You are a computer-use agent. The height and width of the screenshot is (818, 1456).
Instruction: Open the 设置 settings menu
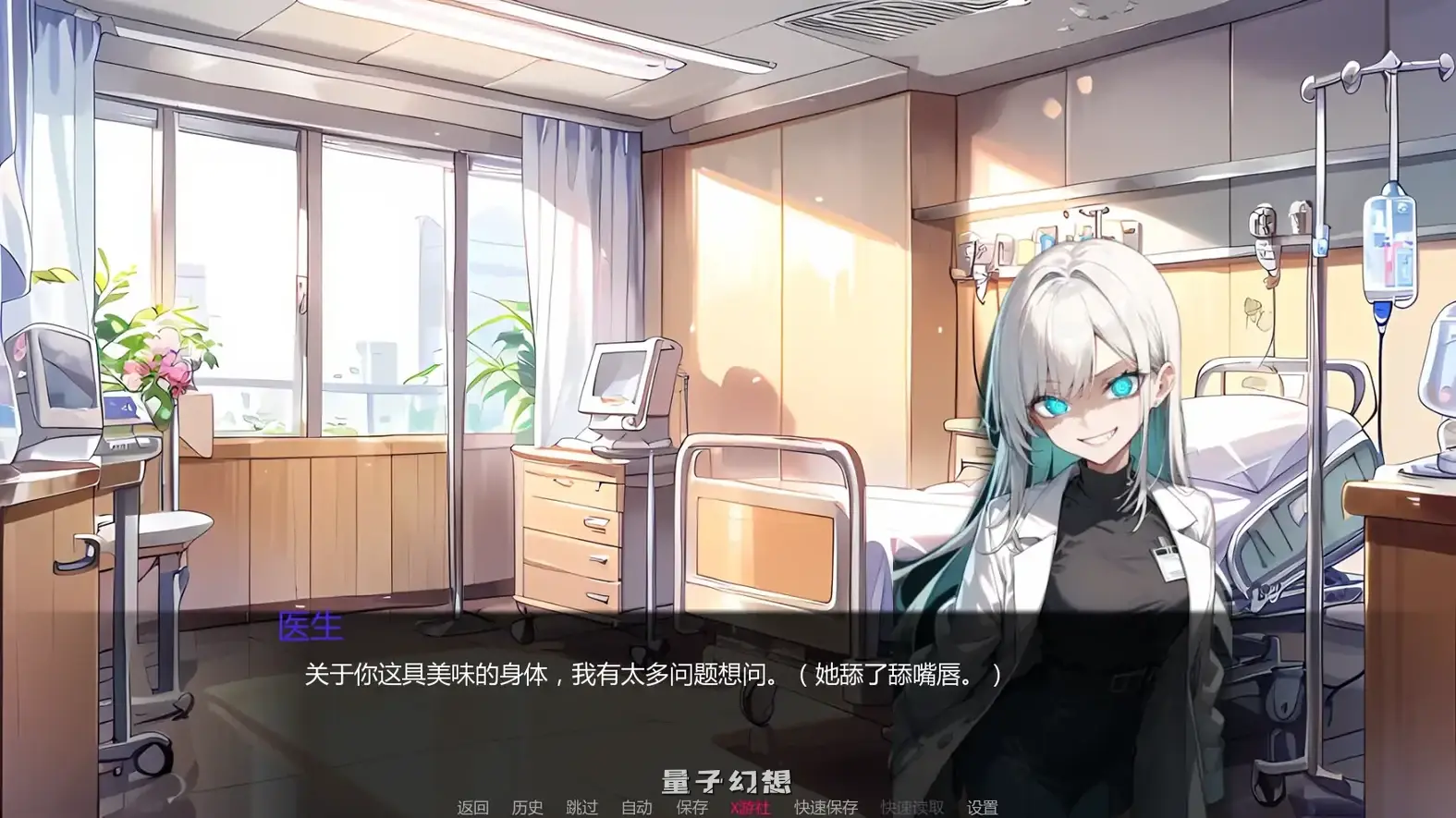[985, 807]
